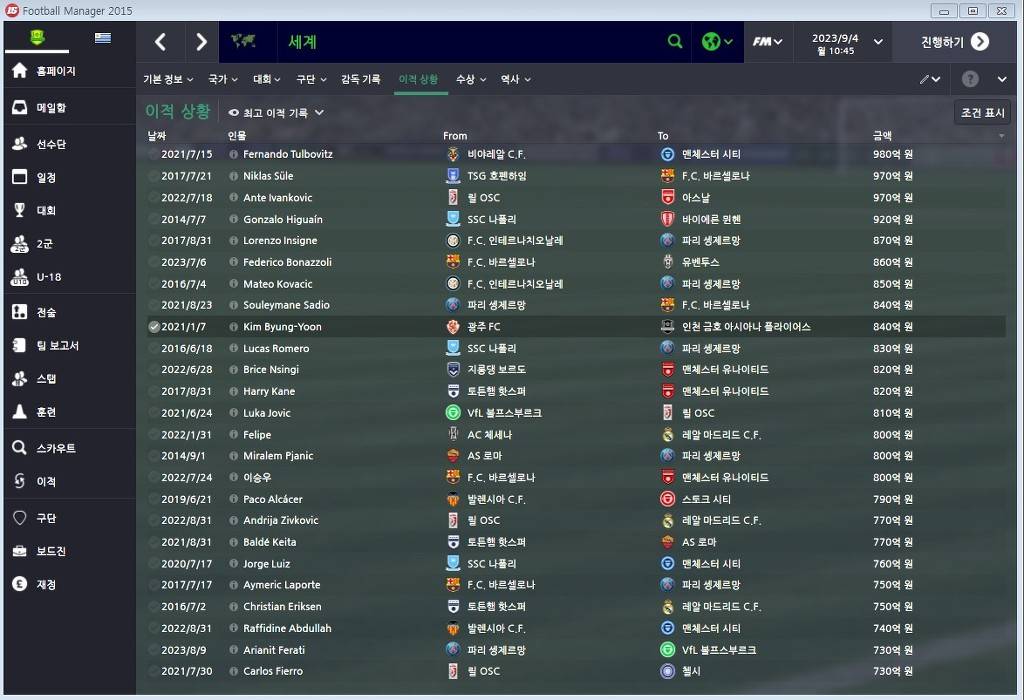Click the green search magnifier icon
Image resolution: width=1024 pixels, height=700 pixels.
(x=675, y=42)
